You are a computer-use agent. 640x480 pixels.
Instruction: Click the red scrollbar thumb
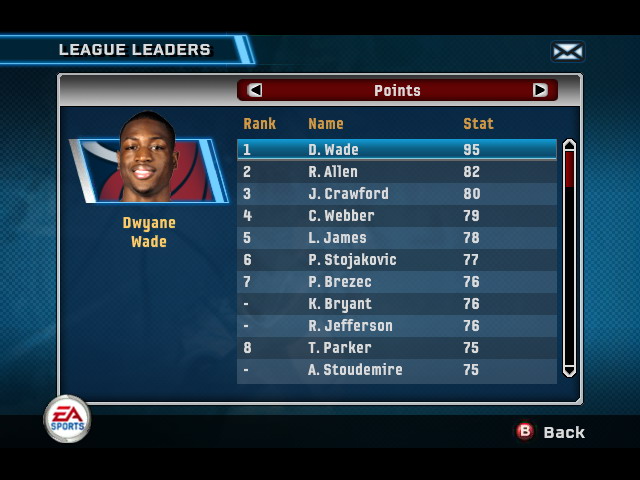[x=569, y=168]
